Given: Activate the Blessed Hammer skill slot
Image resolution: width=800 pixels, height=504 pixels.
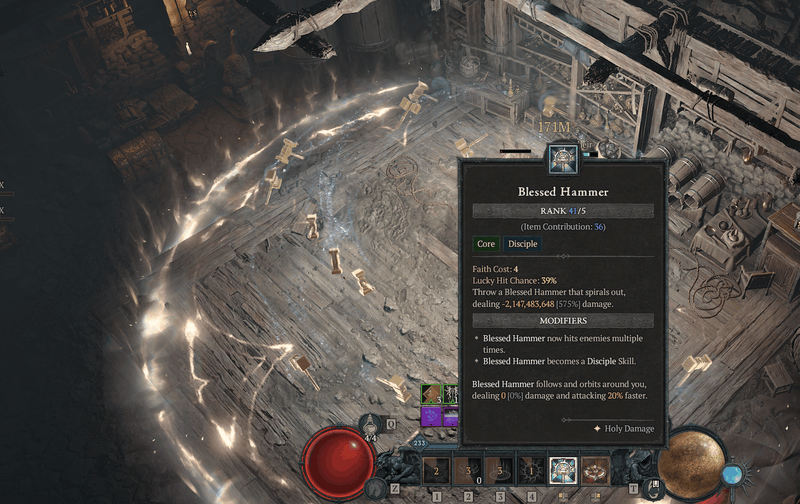Looking at the screenshot, I should (x=564, y=469).
